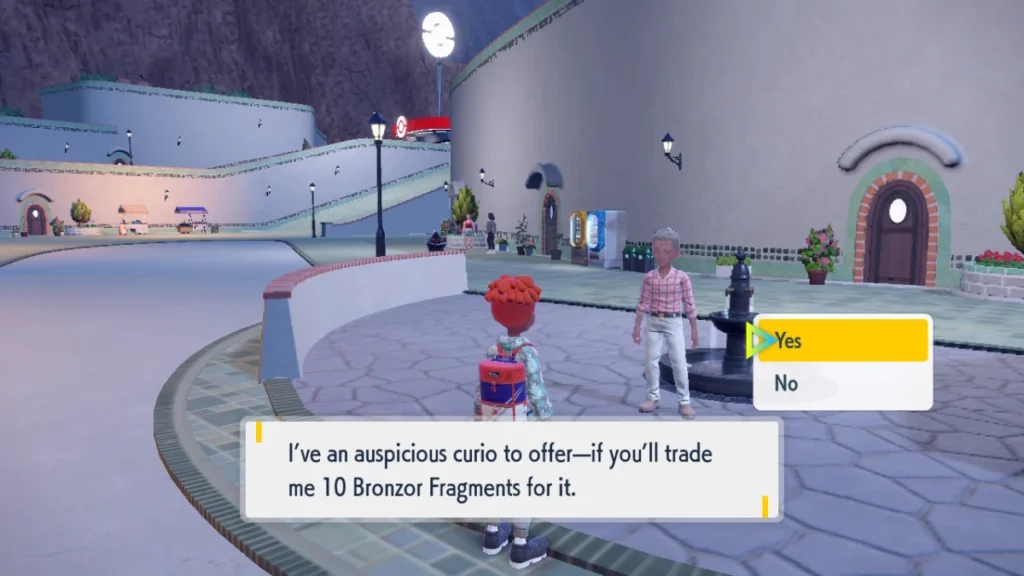Select No to decline the offer
The width and height of the screenshot is (1024, 576).
click(x=842, y=383)
